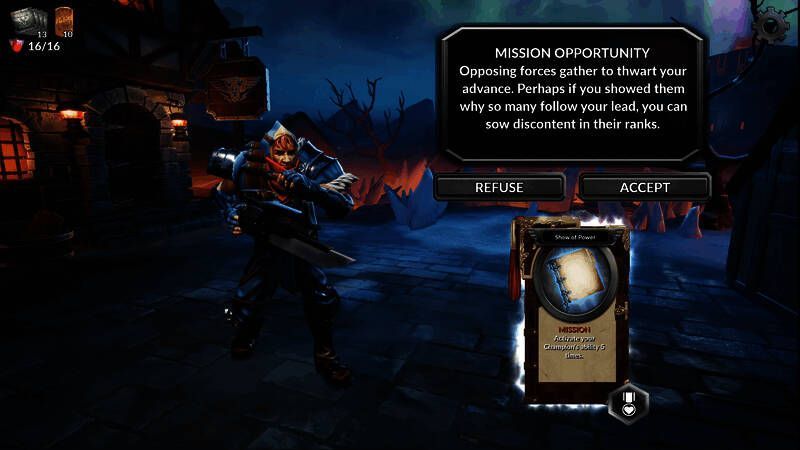Accept the mission opportunity
This screenshot has width=800, height=450.
645,187
